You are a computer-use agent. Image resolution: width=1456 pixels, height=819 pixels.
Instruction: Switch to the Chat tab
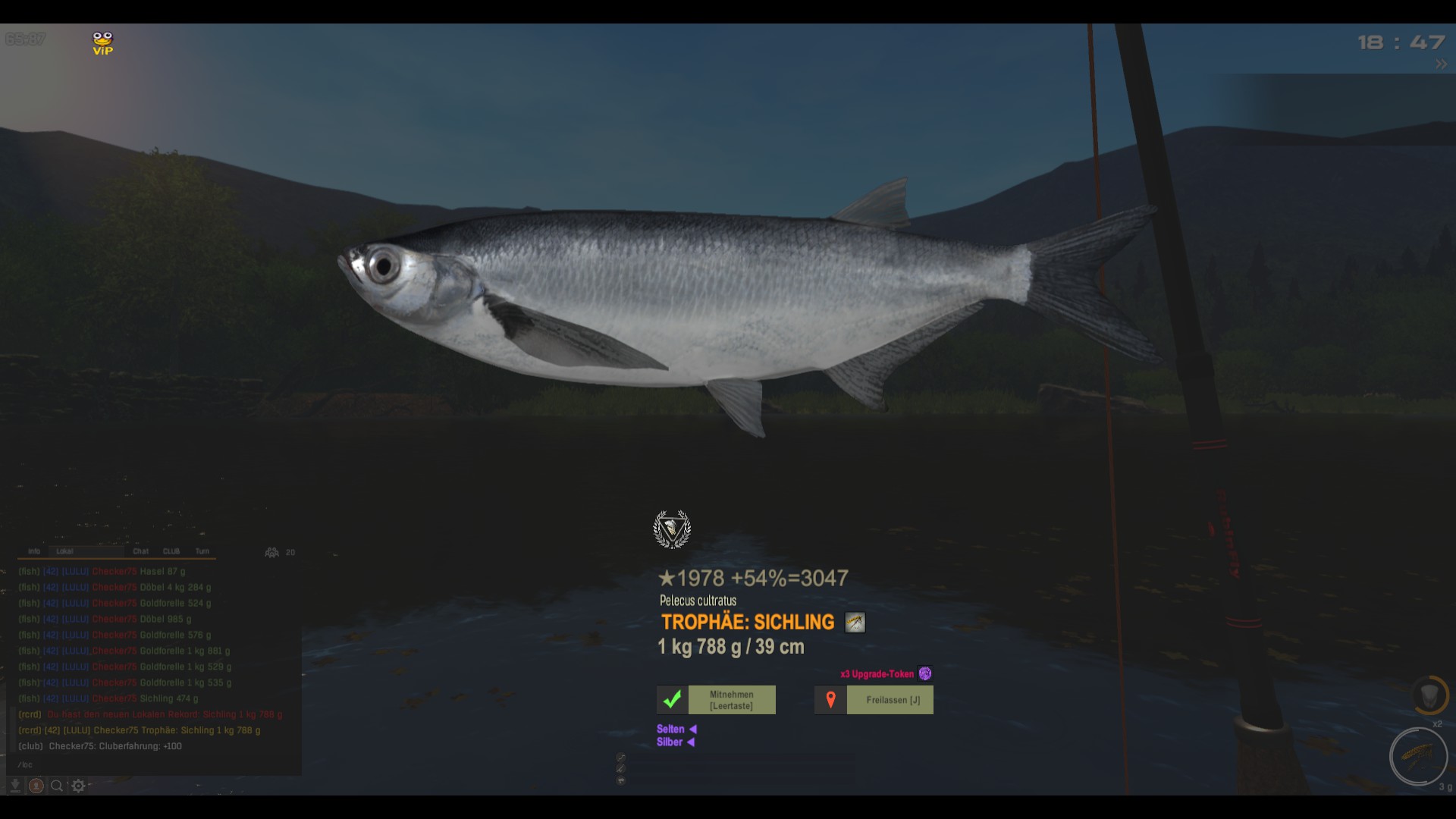click(x=141, y=551)
